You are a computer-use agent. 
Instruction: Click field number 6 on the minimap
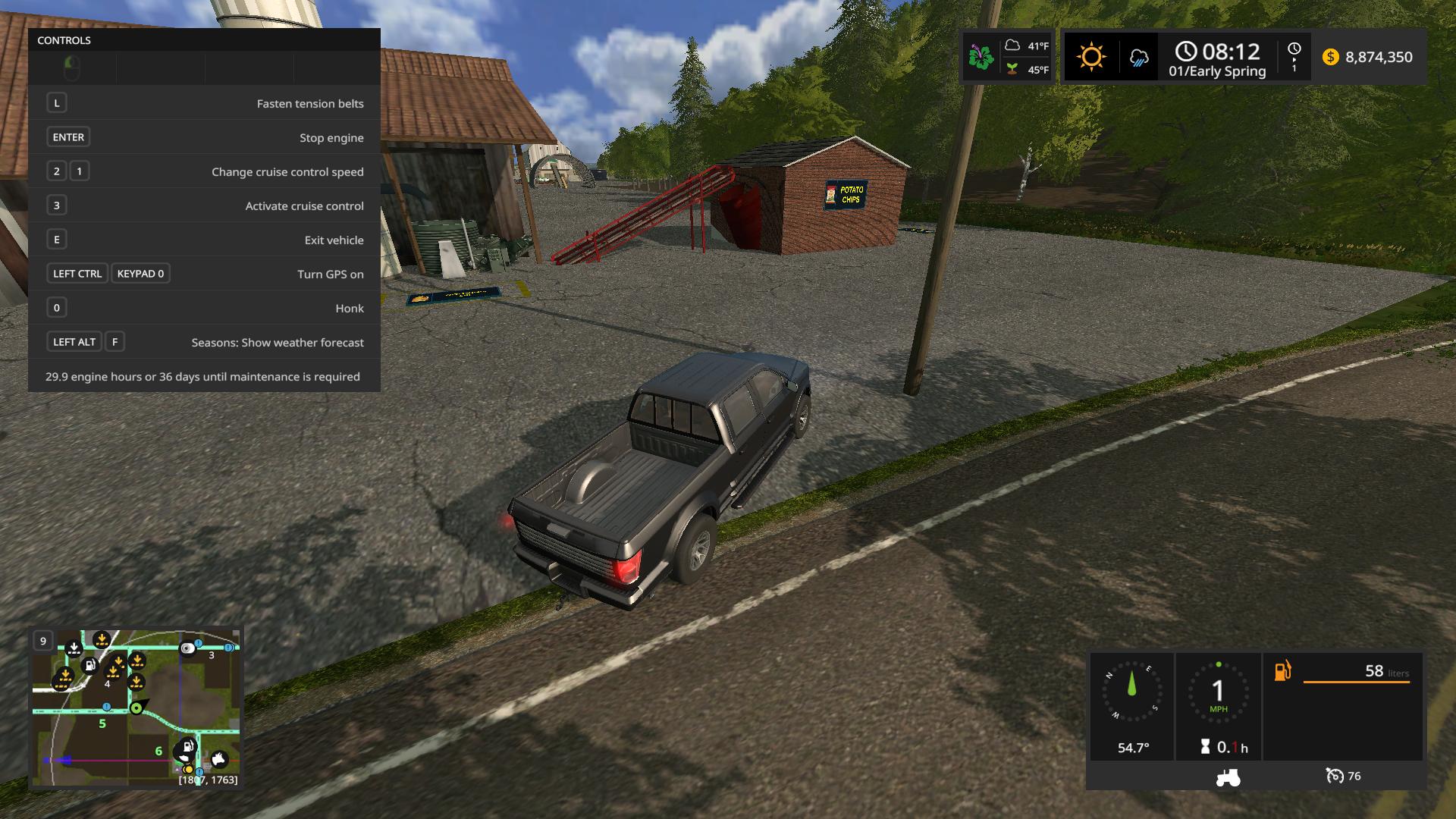click(158, 752)
